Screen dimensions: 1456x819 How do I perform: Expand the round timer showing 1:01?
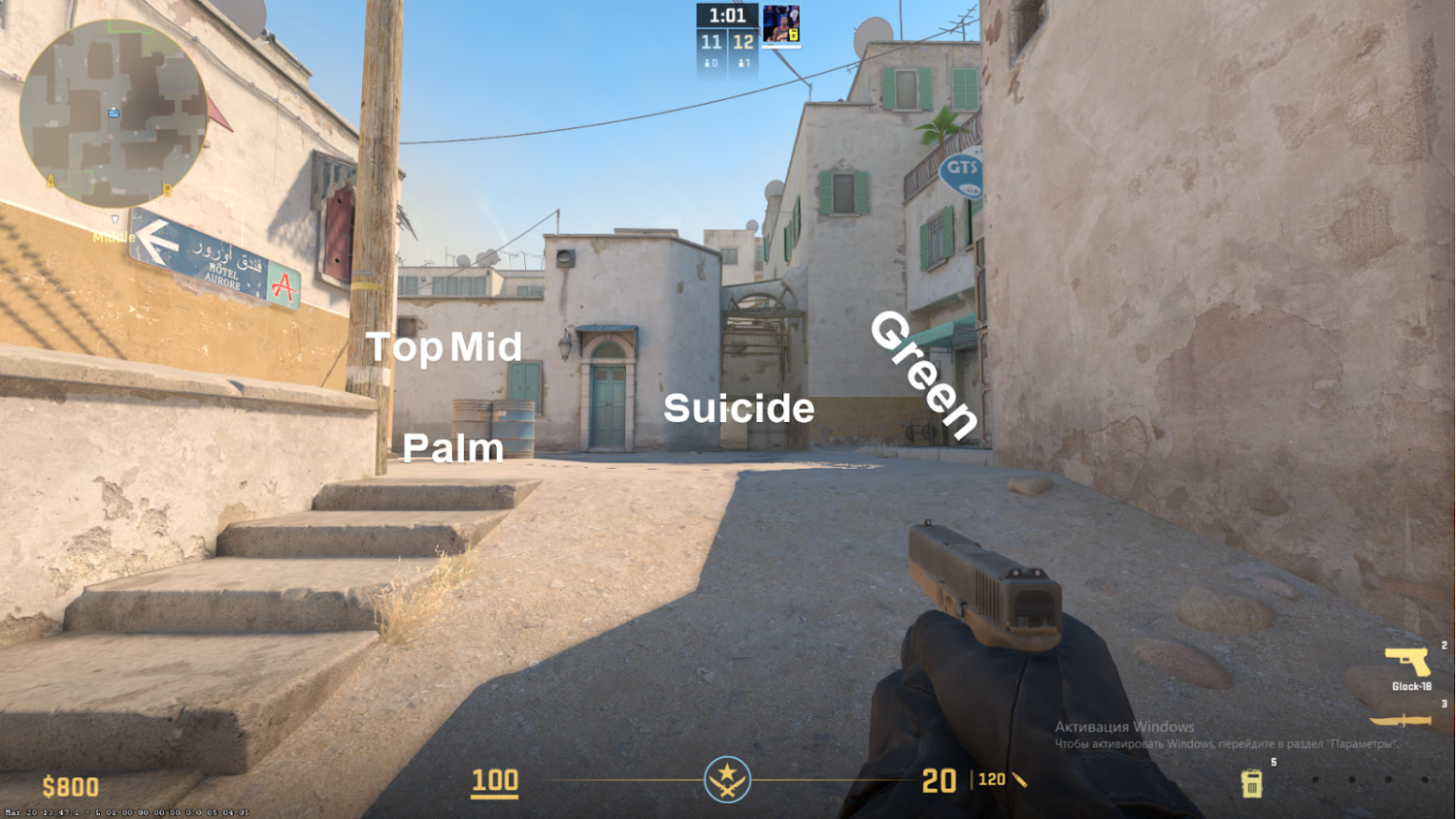(728, 15)
